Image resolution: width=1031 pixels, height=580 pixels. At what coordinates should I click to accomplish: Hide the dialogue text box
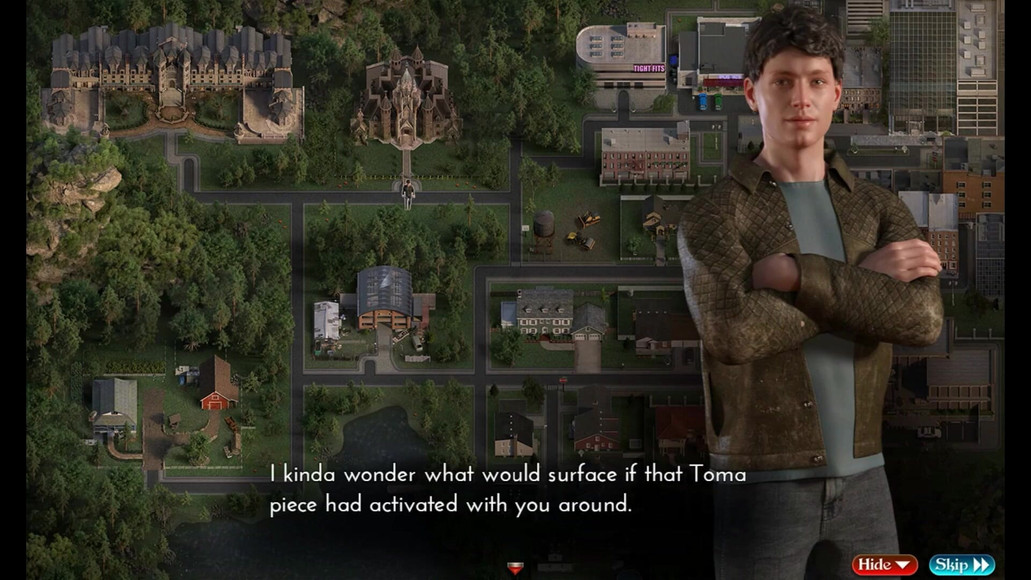pyautogui.click(x=884, y=565)
